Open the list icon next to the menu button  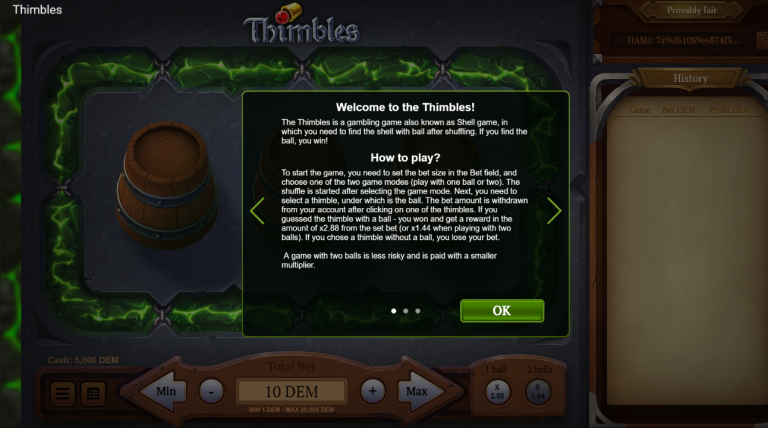point(92,393)
